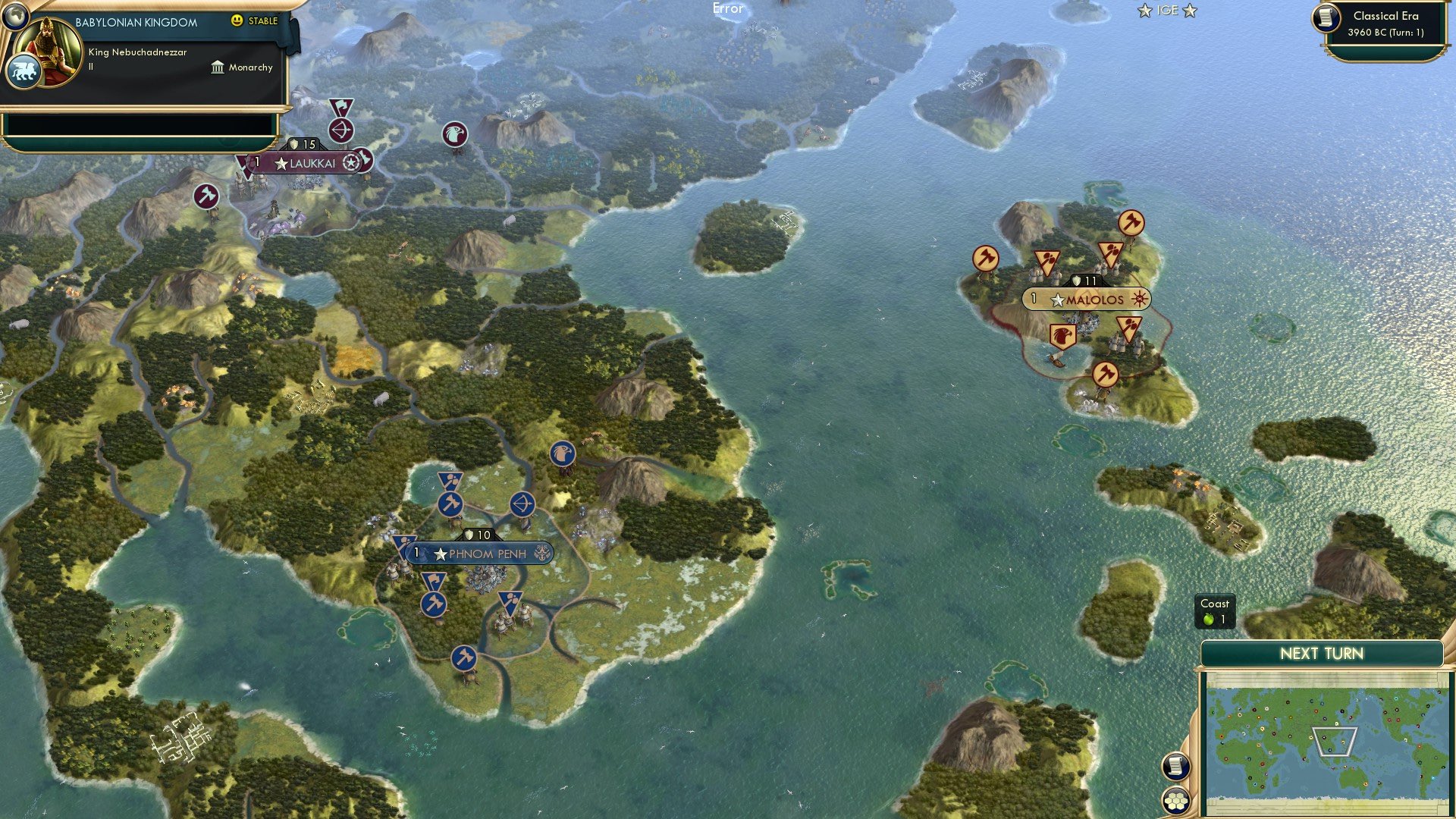Click the IGE label at the top

[1168, 11]
